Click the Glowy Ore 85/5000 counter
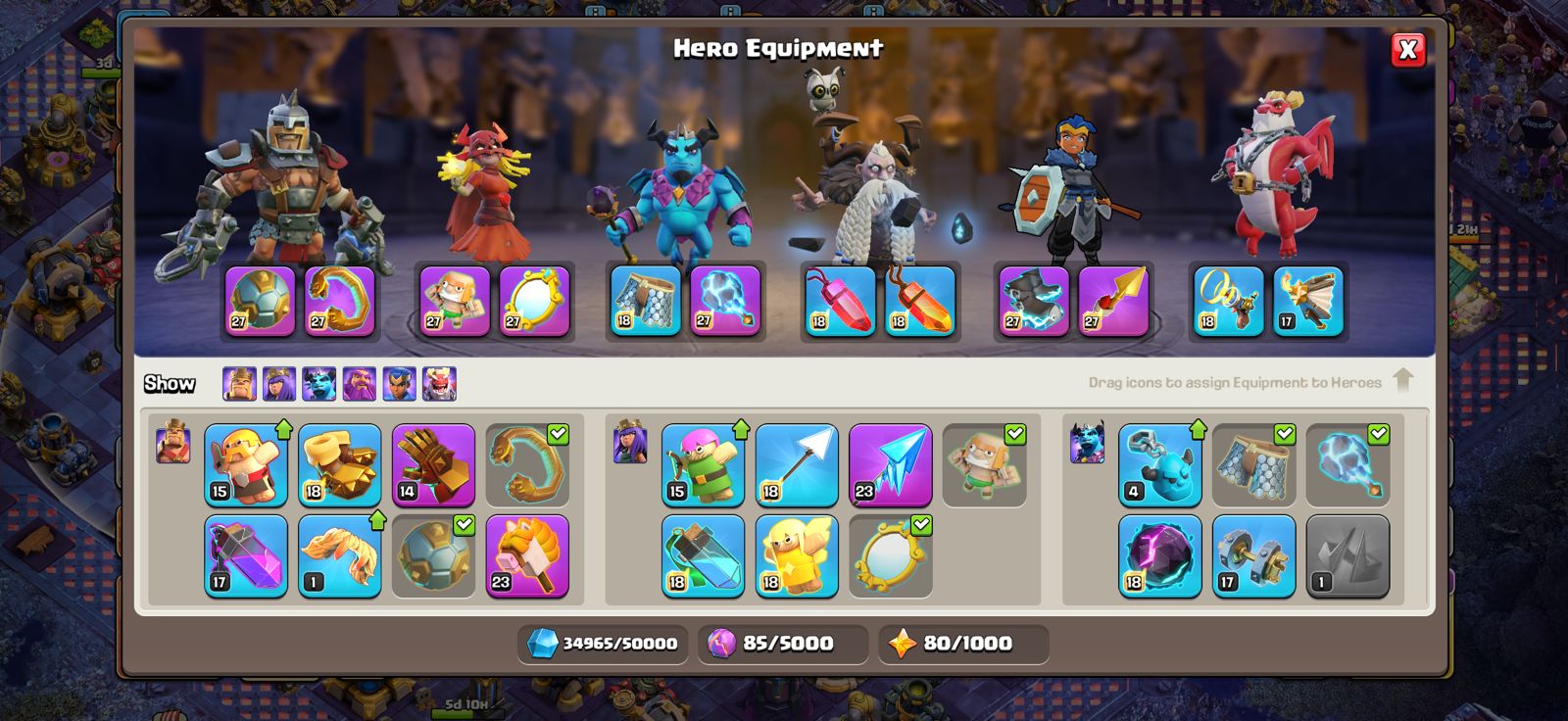The width and height of the screenshot is (1568, 721). [781, 644]
